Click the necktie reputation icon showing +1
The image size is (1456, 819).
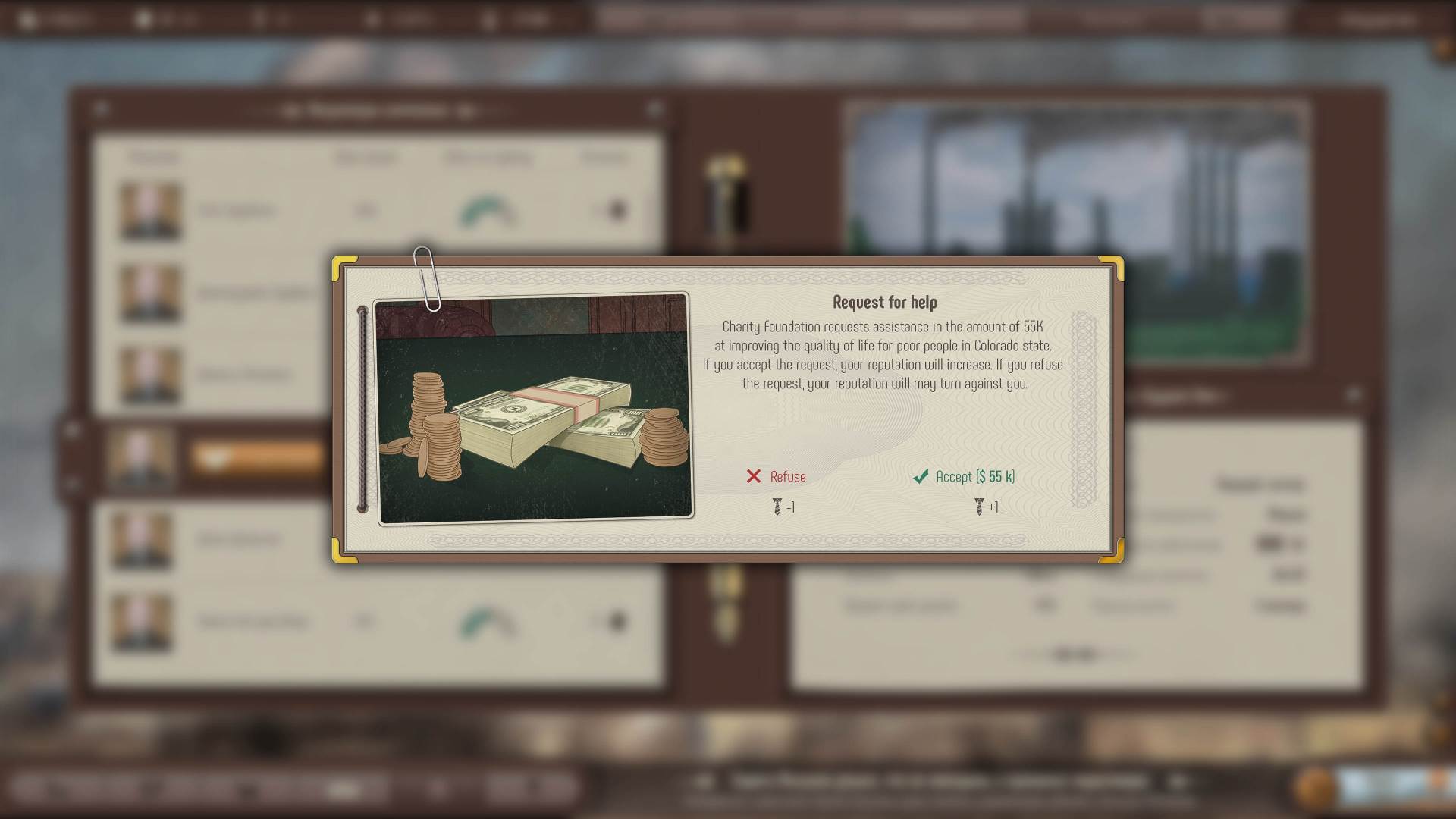(x=981, y=507)
